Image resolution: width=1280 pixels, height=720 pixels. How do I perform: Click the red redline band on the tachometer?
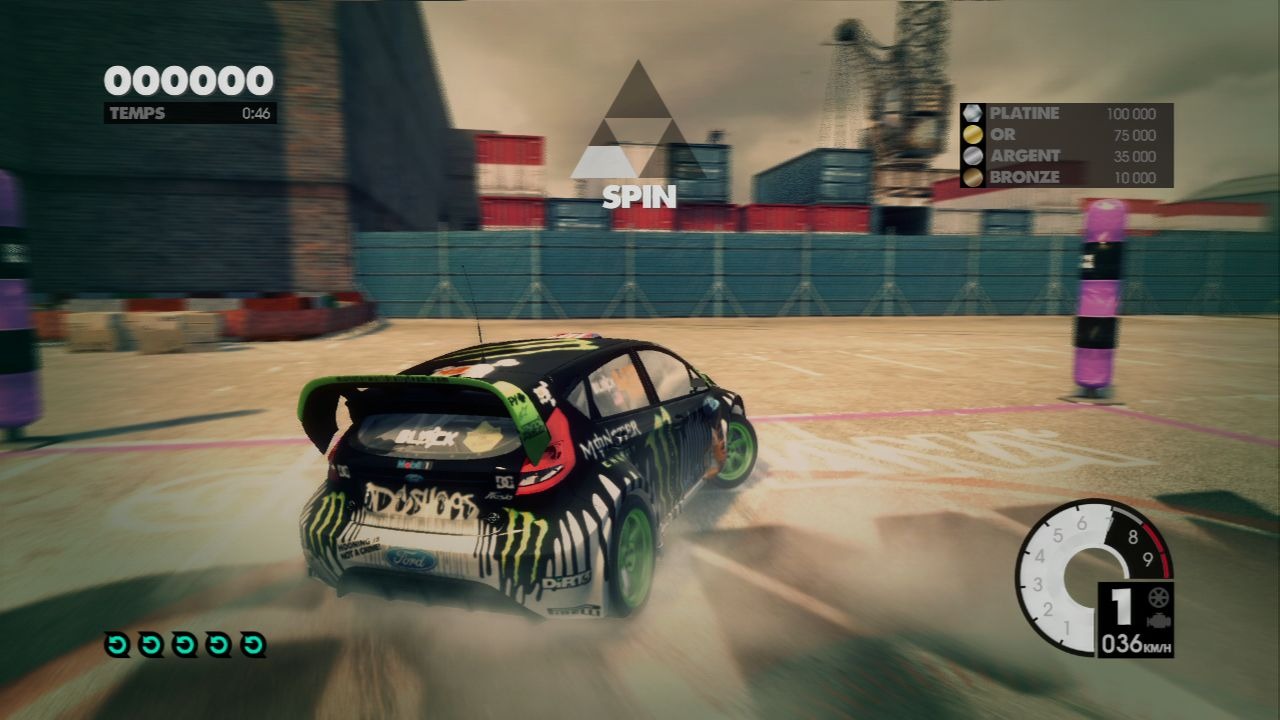(1162, 549)
